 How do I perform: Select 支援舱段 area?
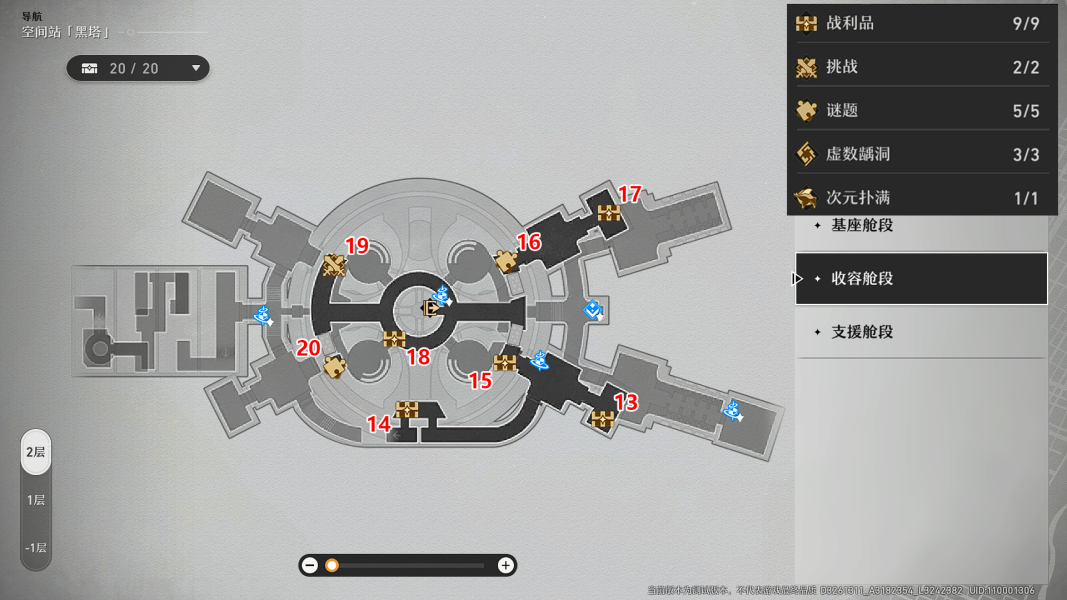tap(920, 332)
